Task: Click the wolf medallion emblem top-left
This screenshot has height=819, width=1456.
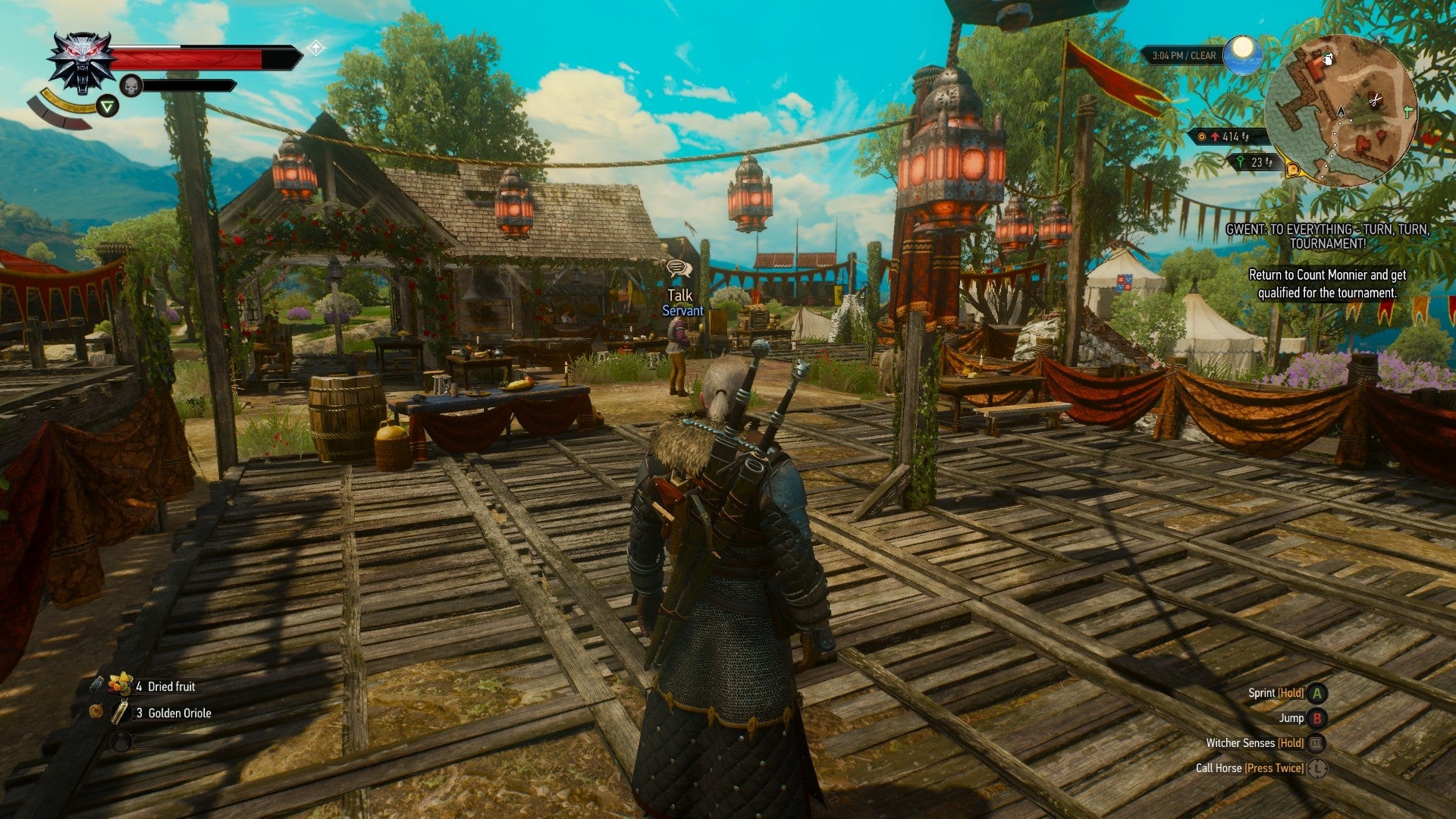Action: click(80, 64)
